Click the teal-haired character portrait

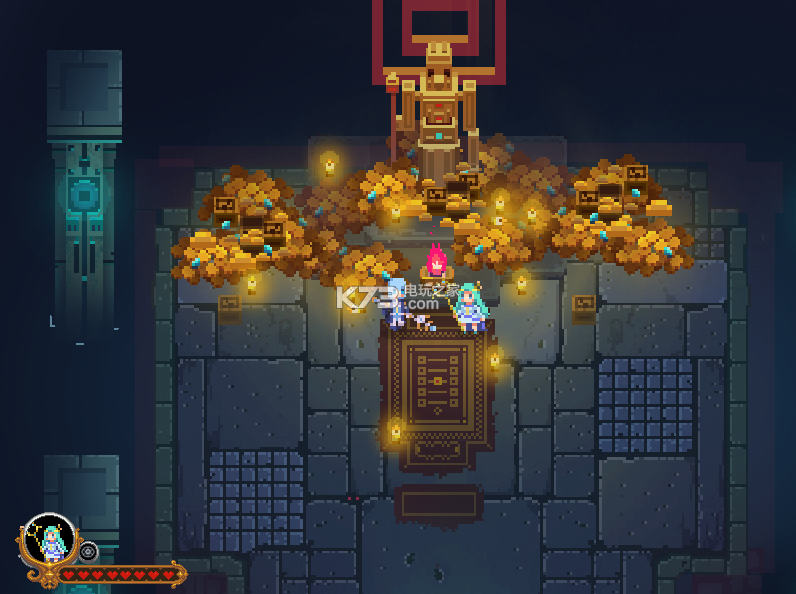(49, 540)
